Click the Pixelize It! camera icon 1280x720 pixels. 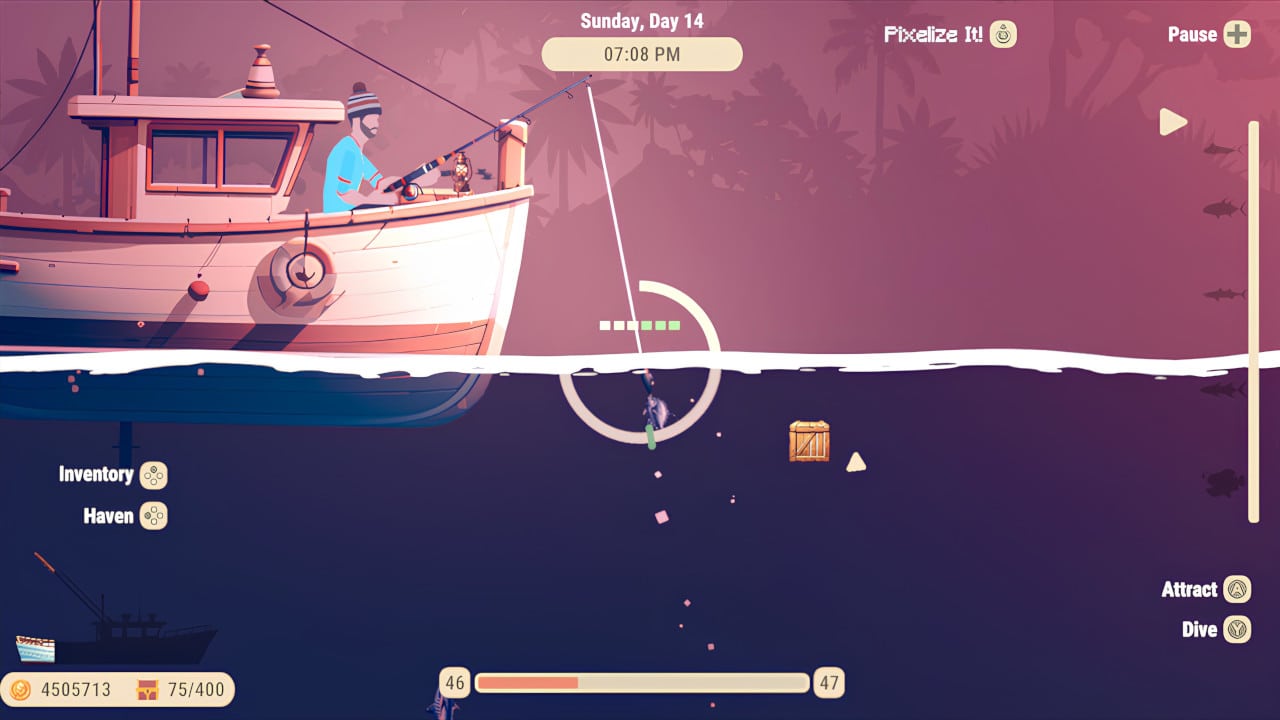1001,33
